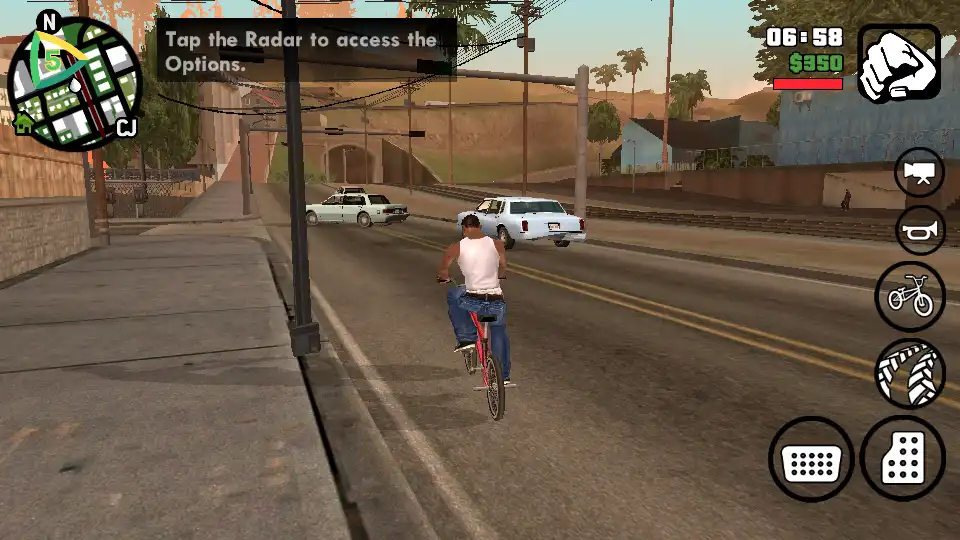
Task: Tap the radar minimap to open options
Action: click(x=75, y=82)
